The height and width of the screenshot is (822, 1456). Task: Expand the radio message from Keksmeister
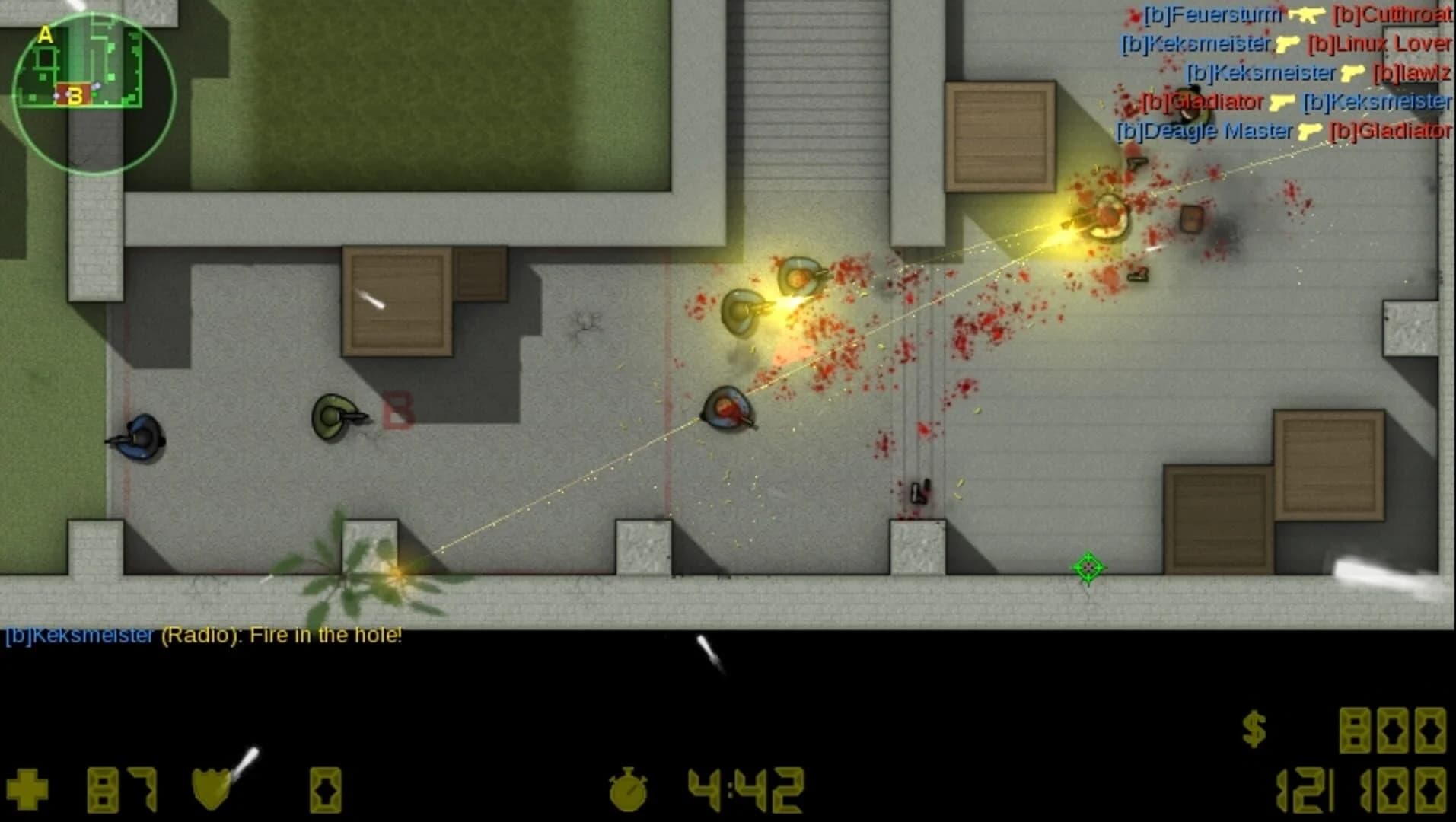203,636
